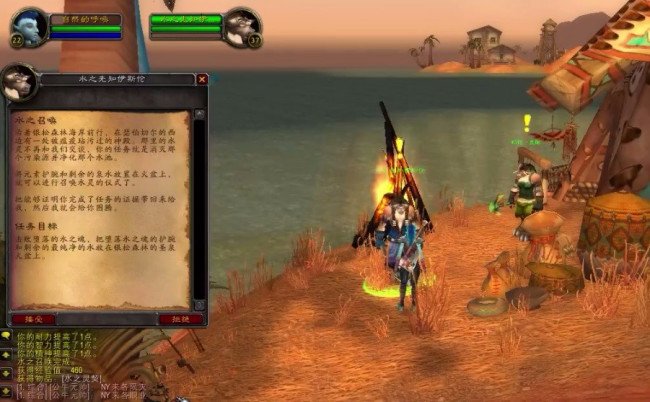Click the player portrait with level 22

pyautogui.click(x=29, y=24)
